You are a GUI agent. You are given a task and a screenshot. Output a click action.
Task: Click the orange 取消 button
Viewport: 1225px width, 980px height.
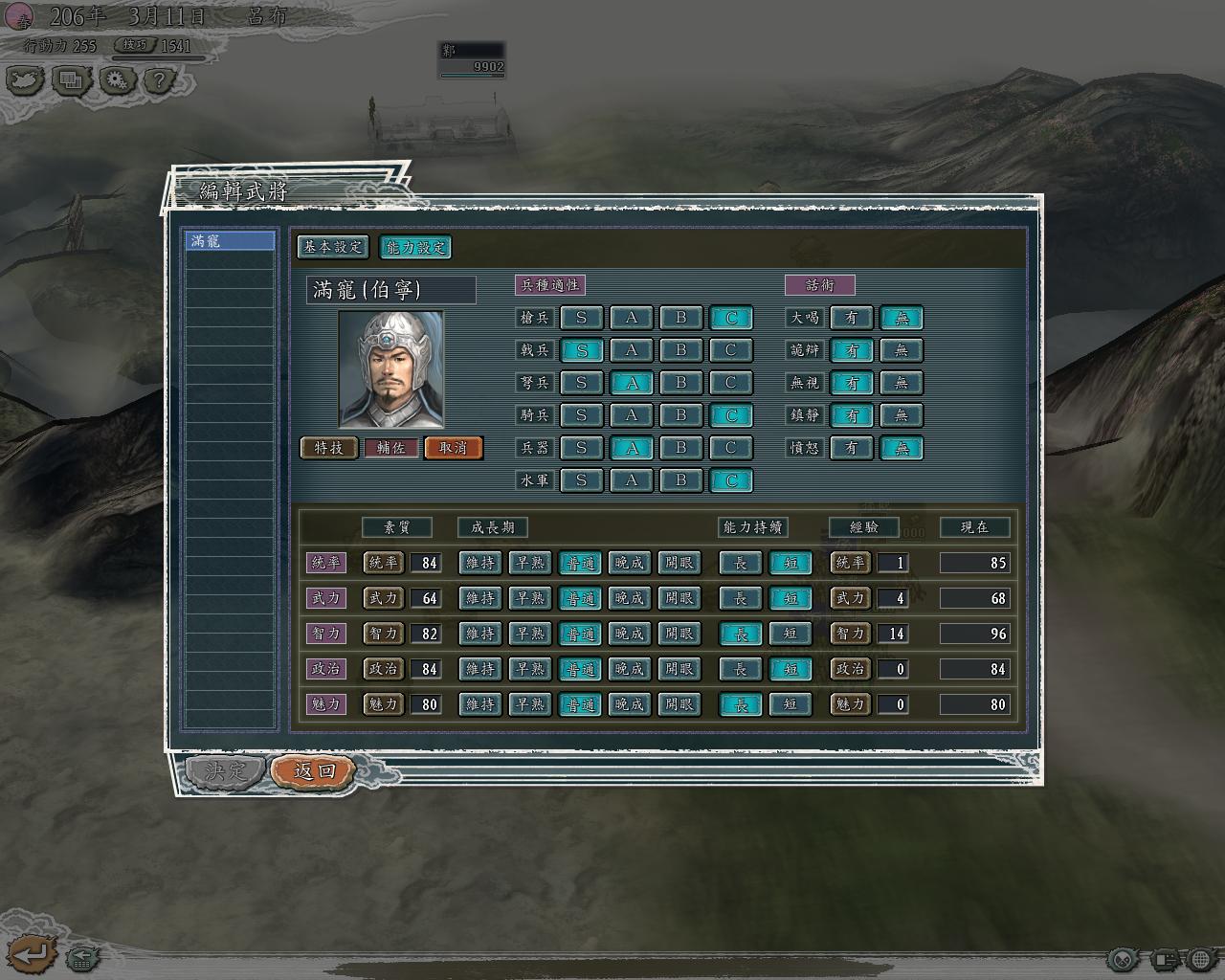pyautogui.click(x=453, y=448)
